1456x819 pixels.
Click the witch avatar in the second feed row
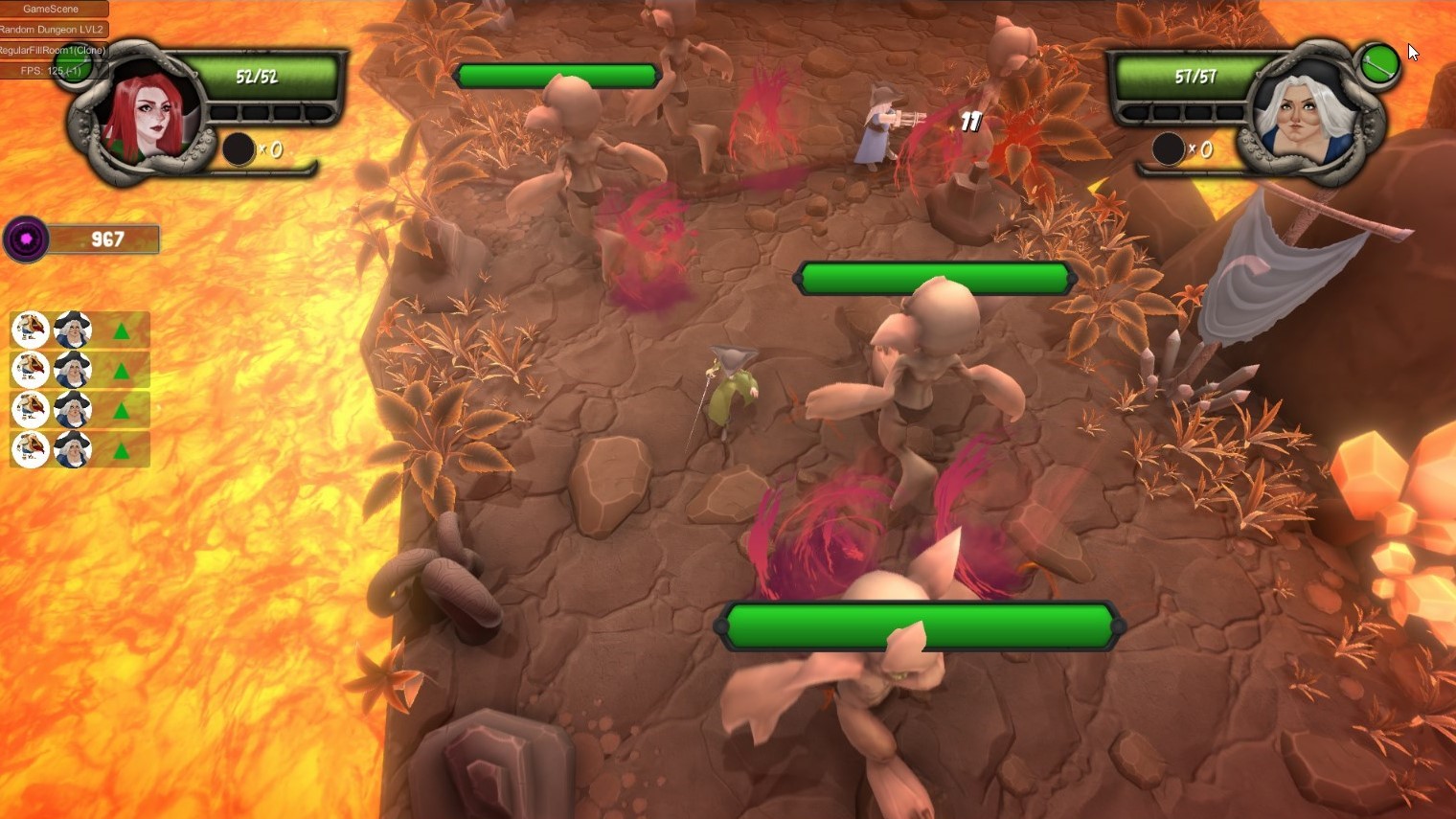pos(73,369)
